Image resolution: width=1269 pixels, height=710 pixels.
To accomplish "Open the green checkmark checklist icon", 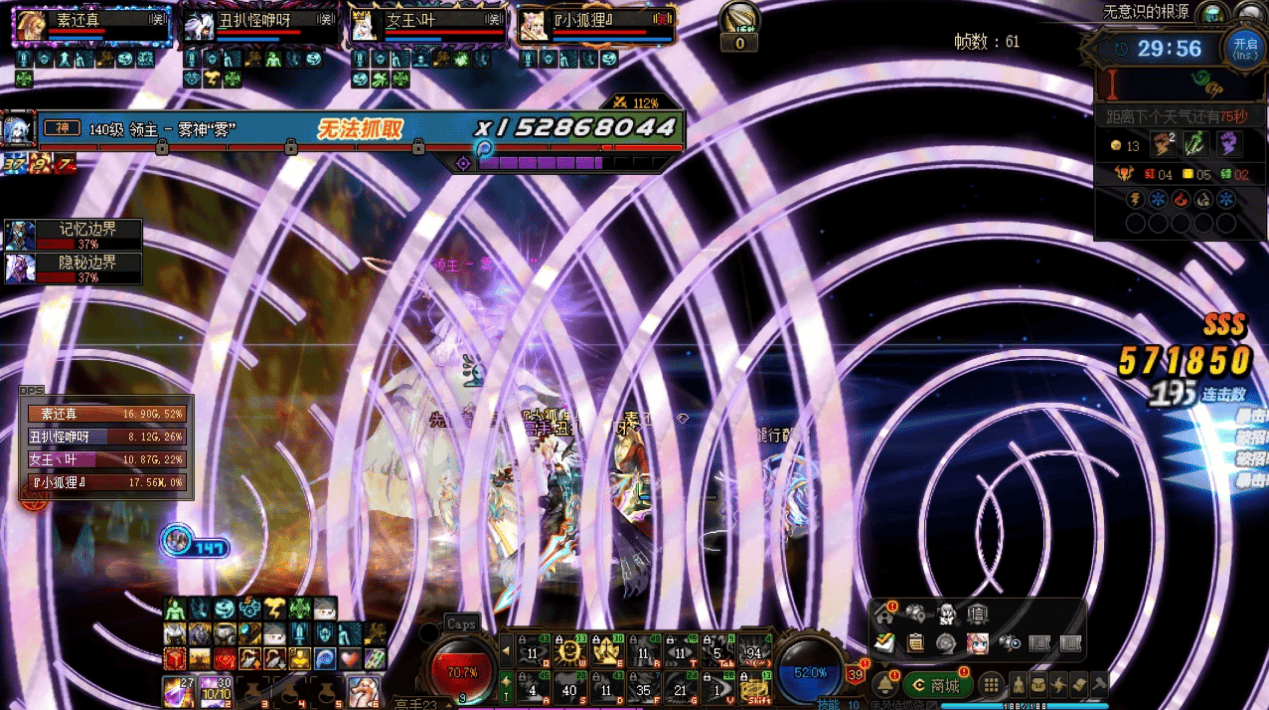I will 884,642.
